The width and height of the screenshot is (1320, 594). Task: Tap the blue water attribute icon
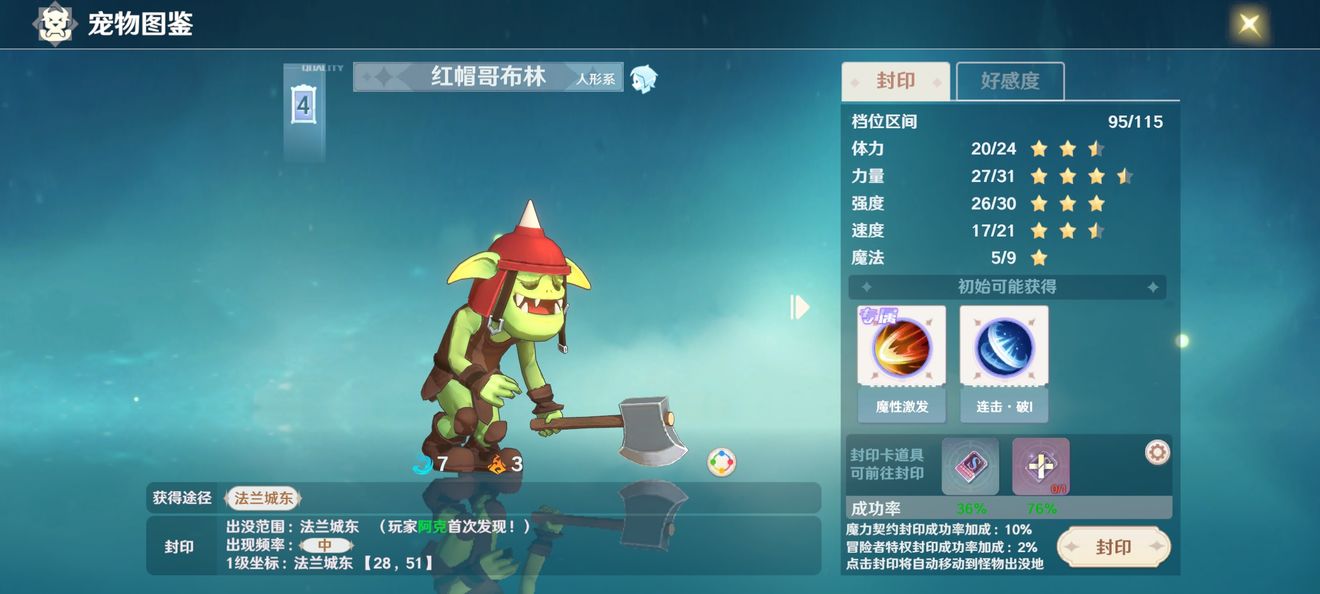[421, 463]
